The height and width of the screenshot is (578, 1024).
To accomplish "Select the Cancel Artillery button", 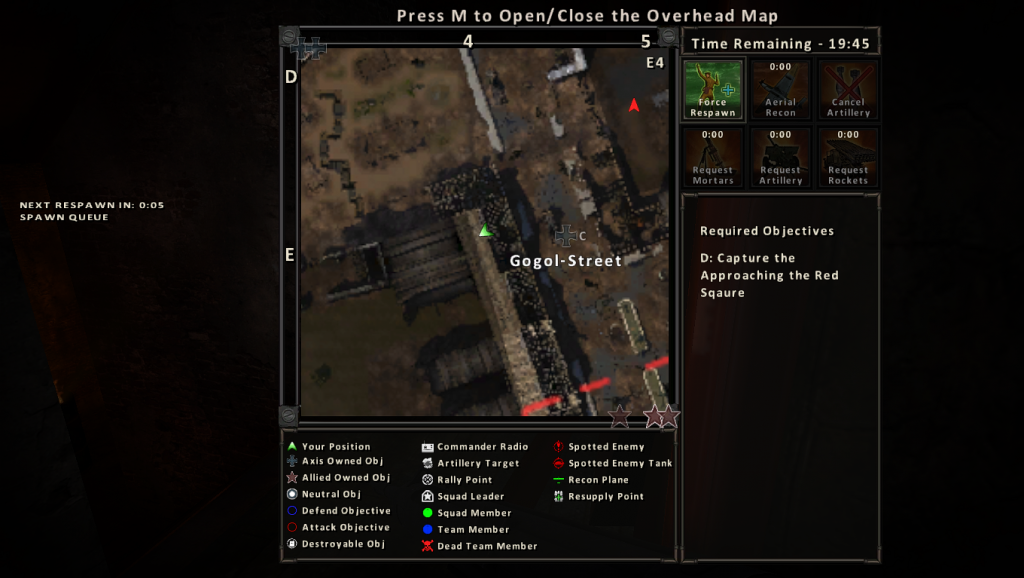I will pos(848,89).
